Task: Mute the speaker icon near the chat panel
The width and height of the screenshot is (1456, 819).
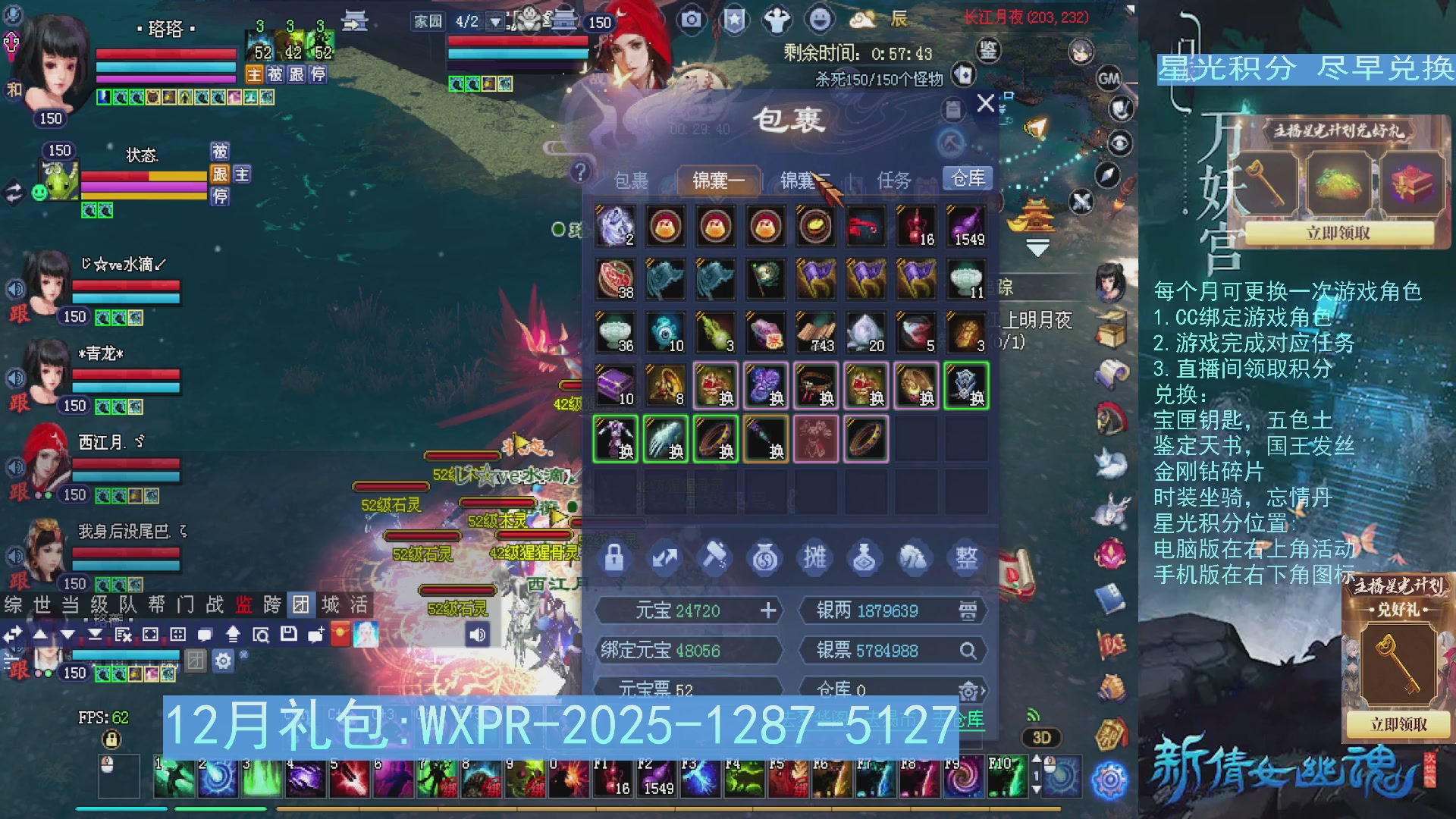Action: pyautogui.click(x=478, y=635)
